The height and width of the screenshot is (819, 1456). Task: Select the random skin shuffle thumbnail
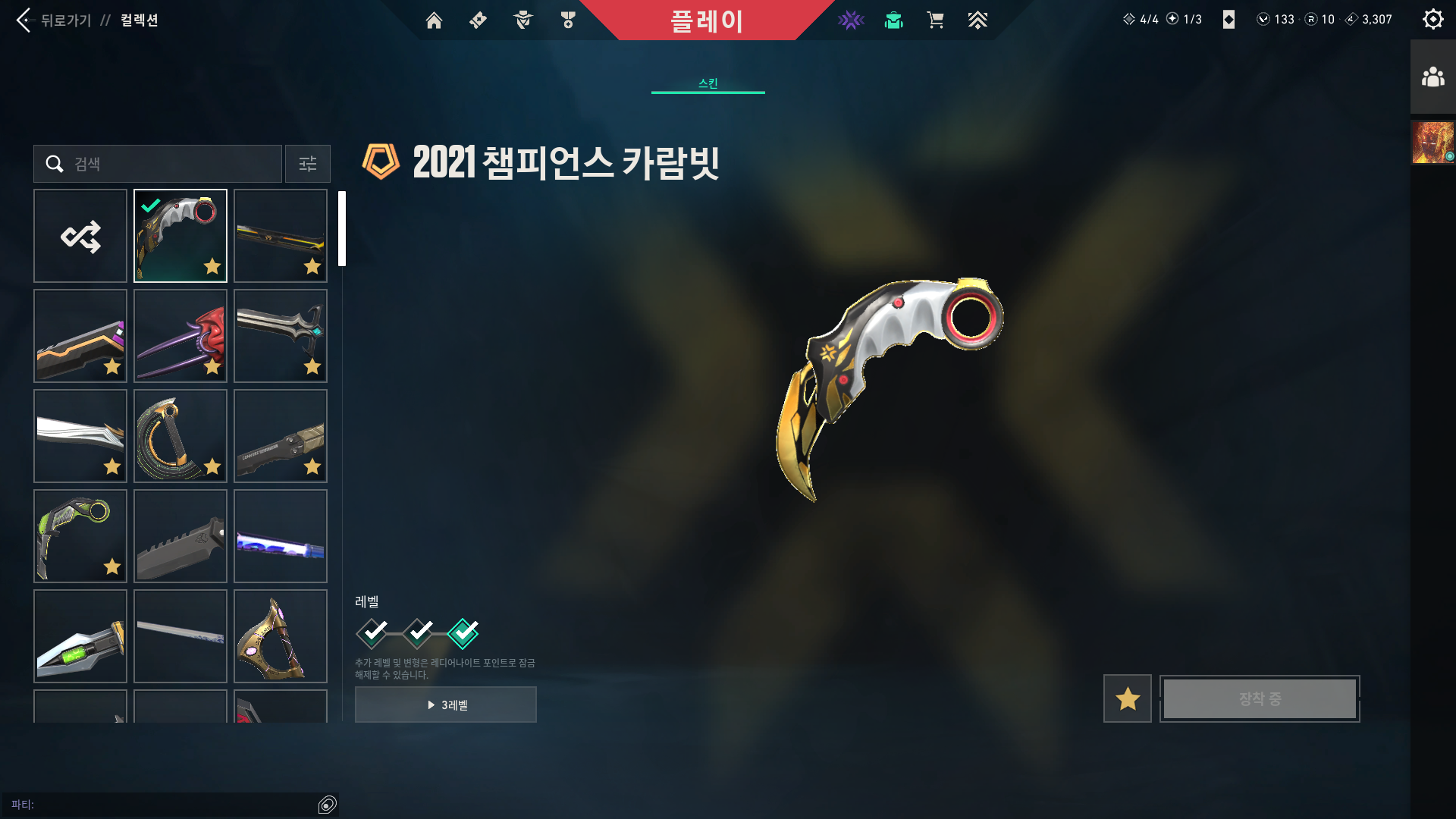[80, 236]
